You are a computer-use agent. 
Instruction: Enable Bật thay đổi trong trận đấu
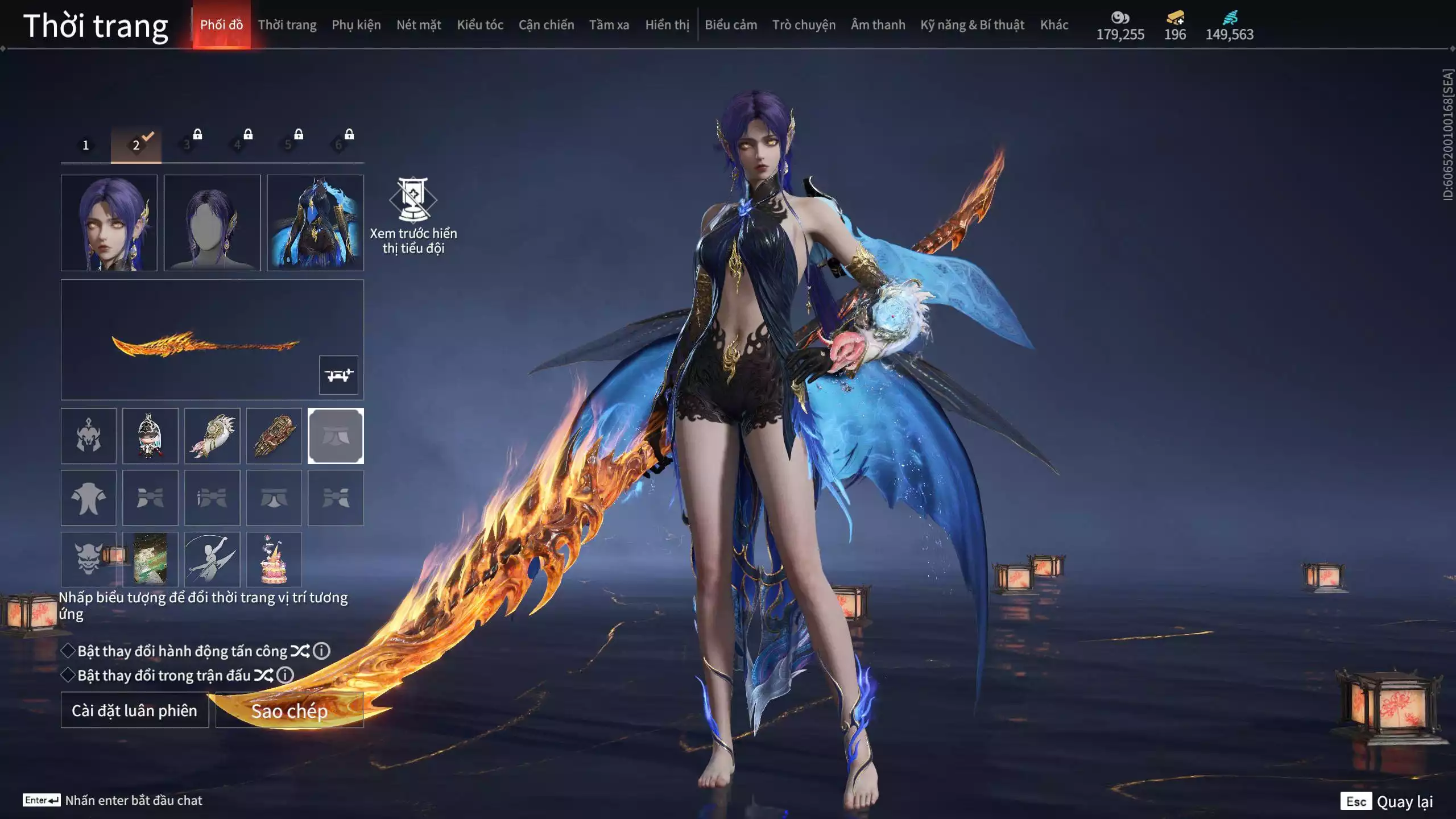click(68, 675)
